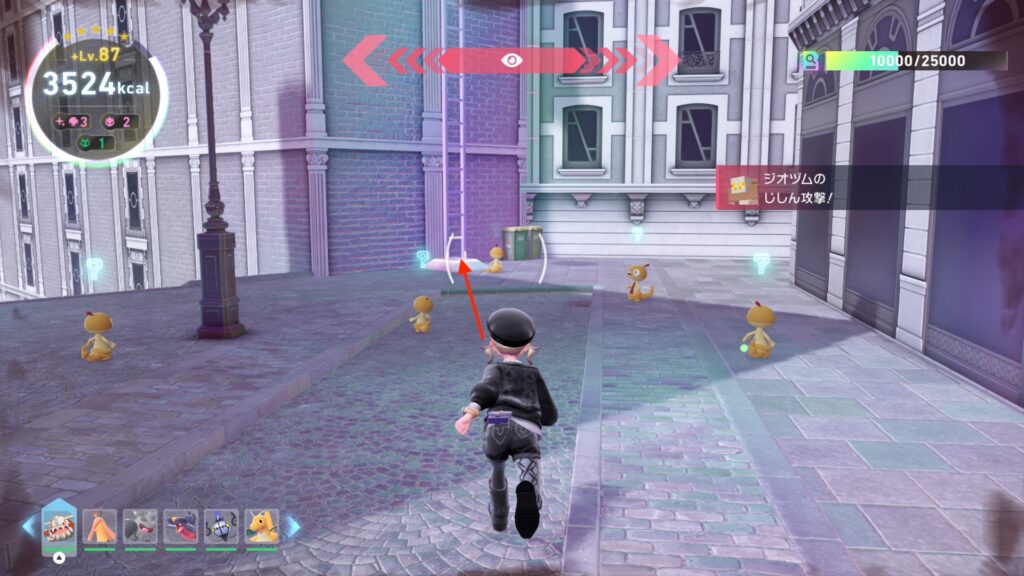Viewport: 1024px width, 576px height.
Task: Choose the orange Pokémon in the party bar
Action: [99, 526]
